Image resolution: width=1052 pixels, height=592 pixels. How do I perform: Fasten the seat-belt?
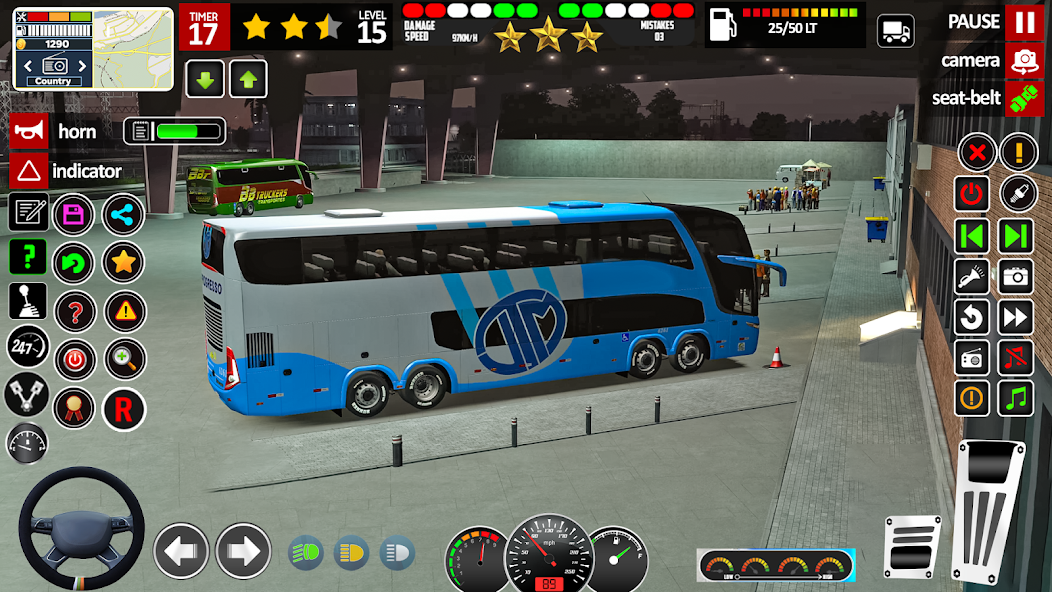[x=1023, y=98]
